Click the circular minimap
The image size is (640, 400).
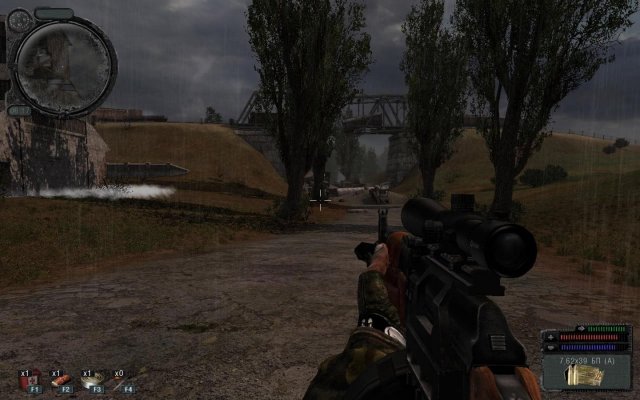pyautogui.click(x=61, y=64)
